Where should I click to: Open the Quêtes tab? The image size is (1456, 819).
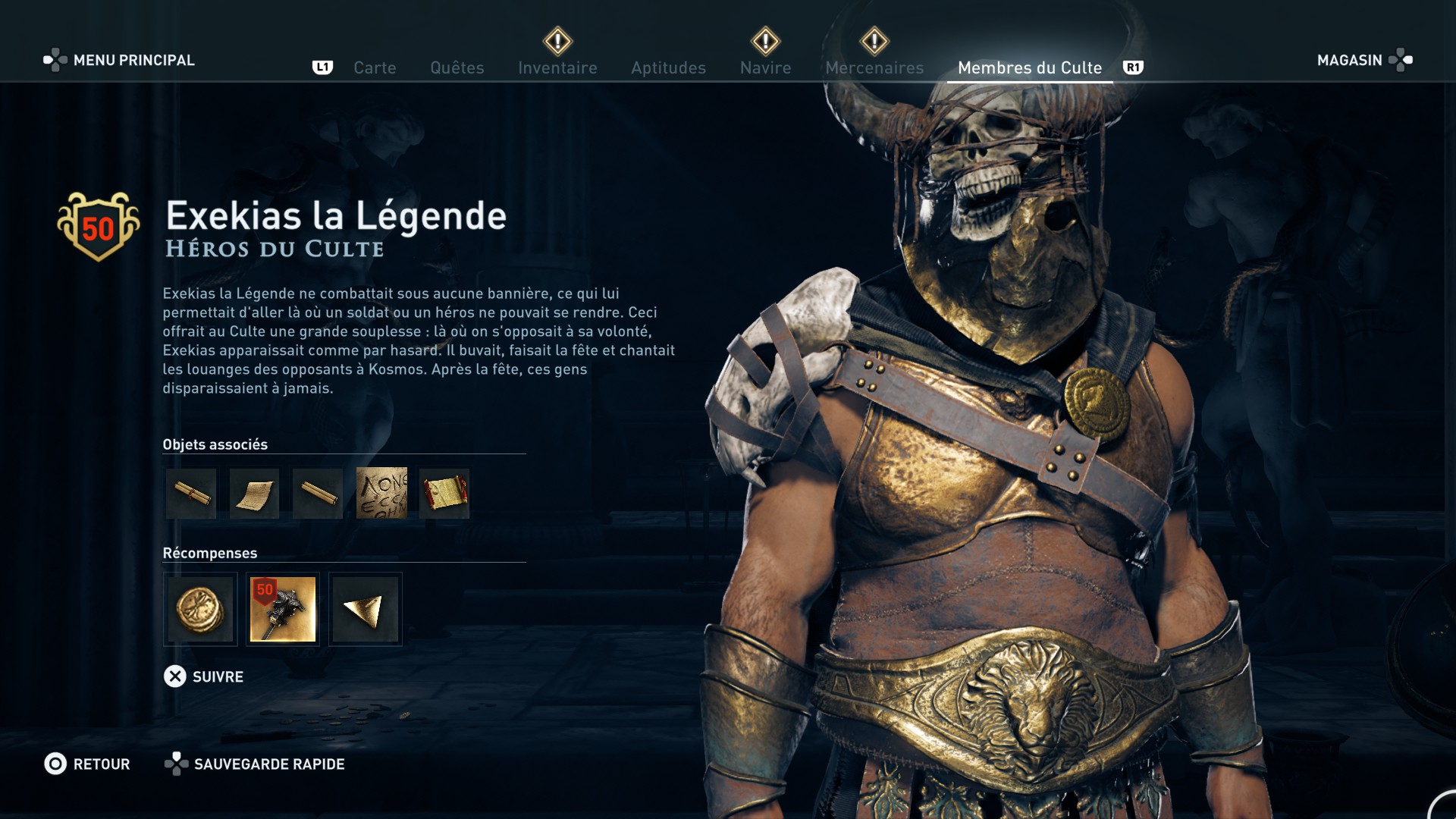pyautogui.click(x=457, y=67)
